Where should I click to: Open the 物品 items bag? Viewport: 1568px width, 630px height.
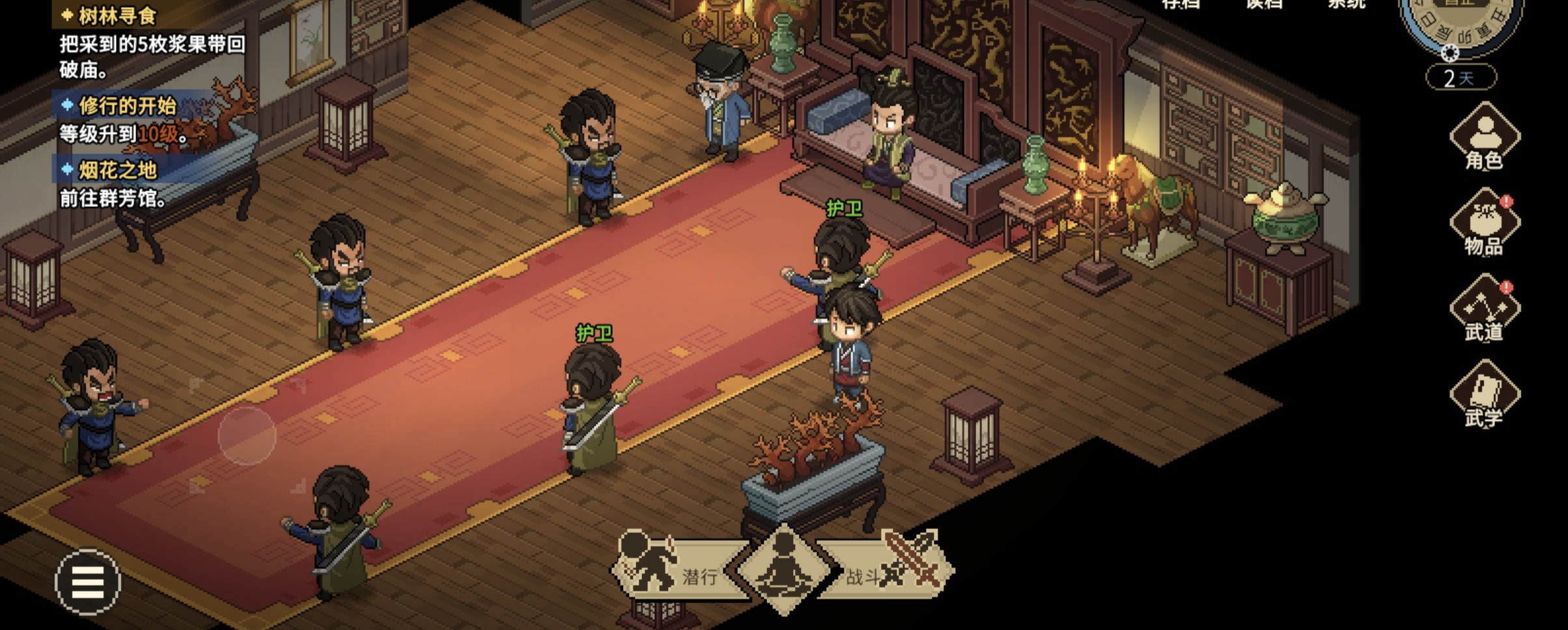pos(1485,224)
